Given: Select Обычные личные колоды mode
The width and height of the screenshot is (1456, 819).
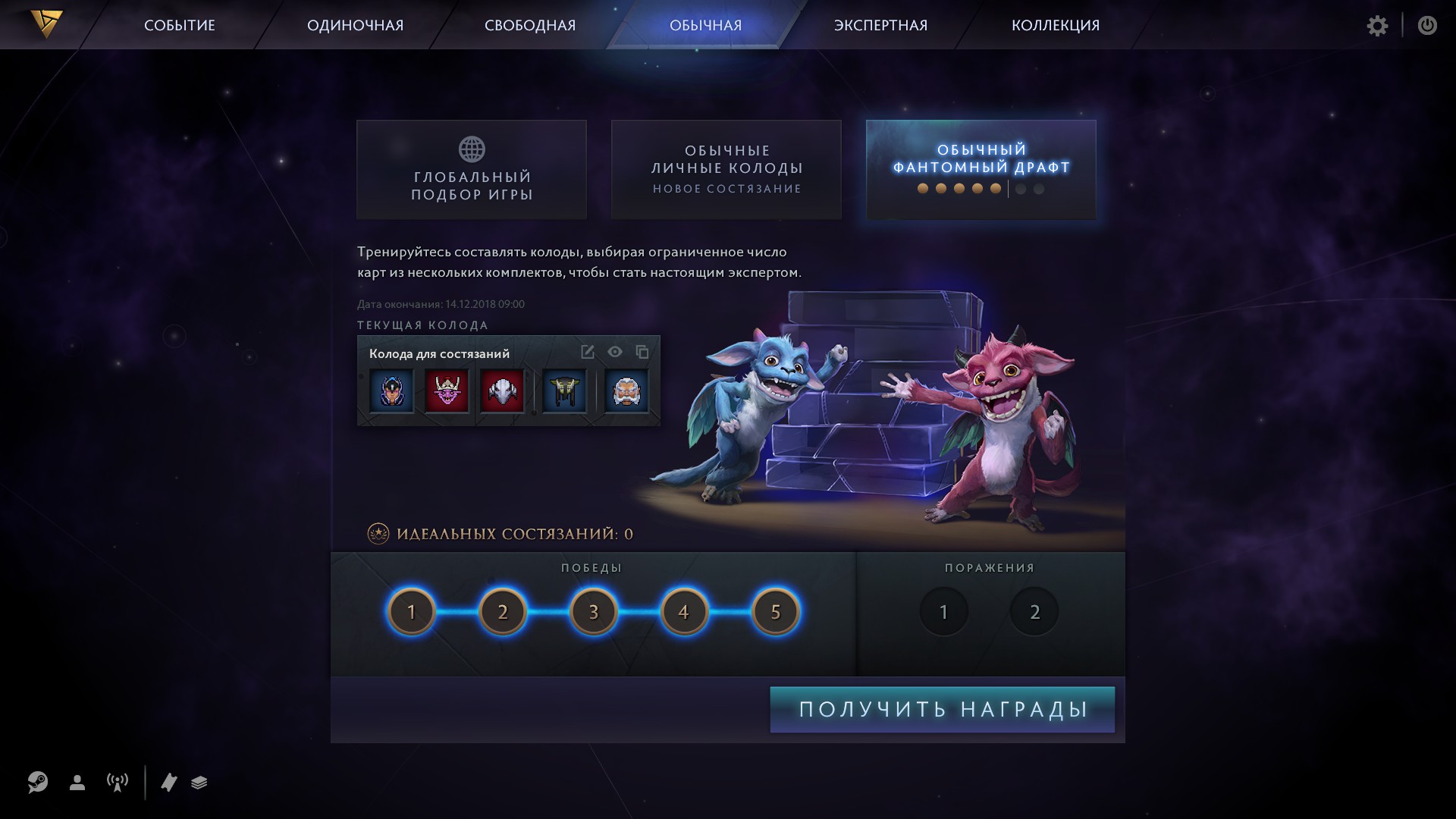Looking at the screenshot, I should pyautogui.click(x=726, y=170).
